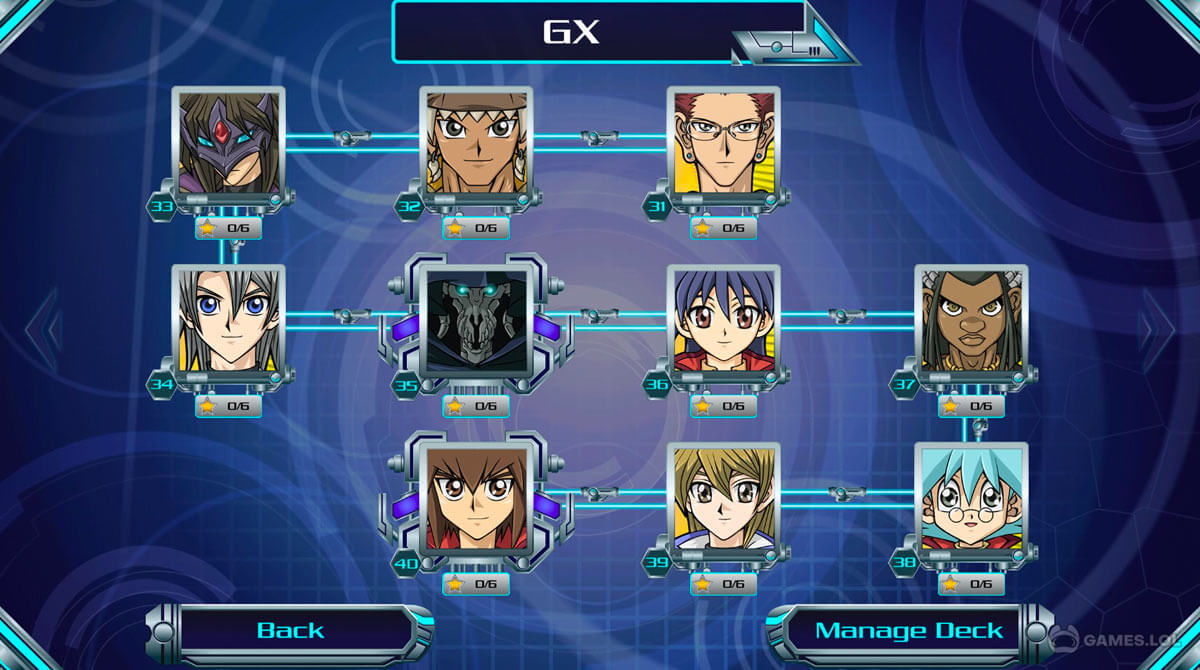This screenshot has width=1200, height=670.
Task: Select duelist 33 with the masked helmet
Action: tap(228, 143)
